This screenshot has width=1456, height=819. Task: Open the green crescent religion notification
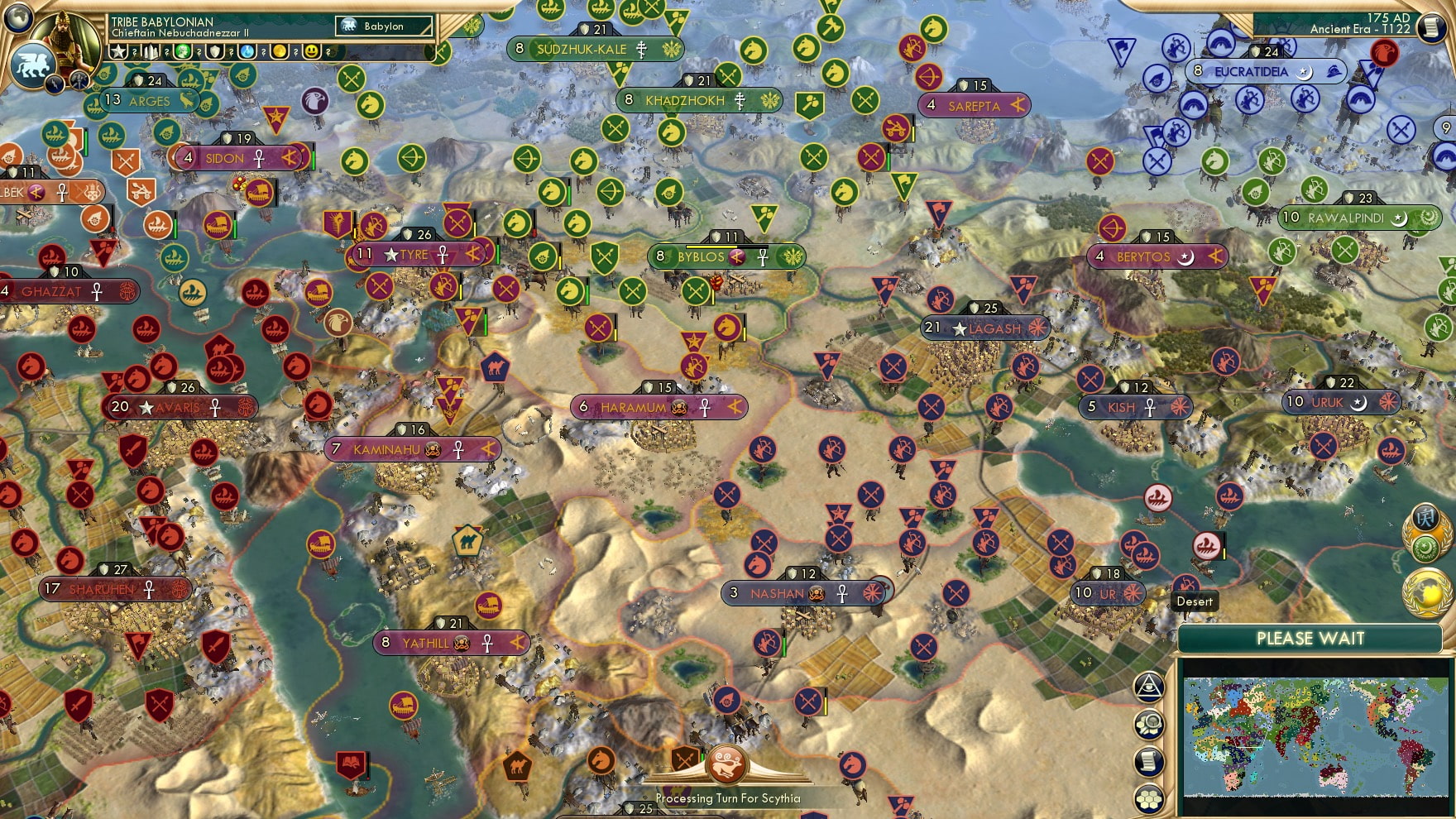1425,549
